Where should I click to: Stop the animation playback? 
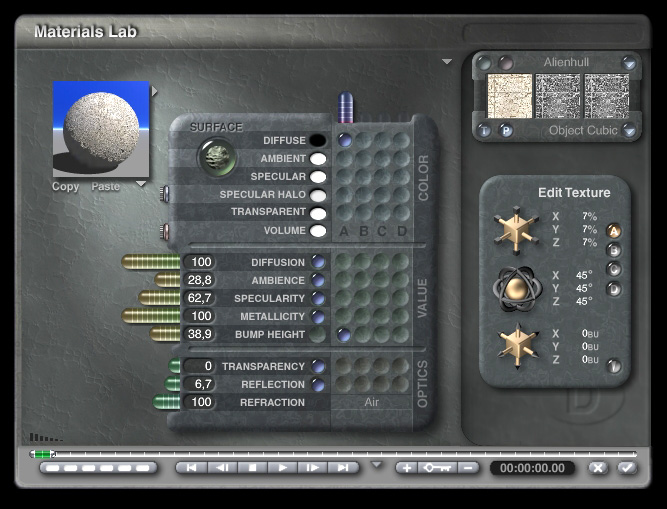point(254,467)
